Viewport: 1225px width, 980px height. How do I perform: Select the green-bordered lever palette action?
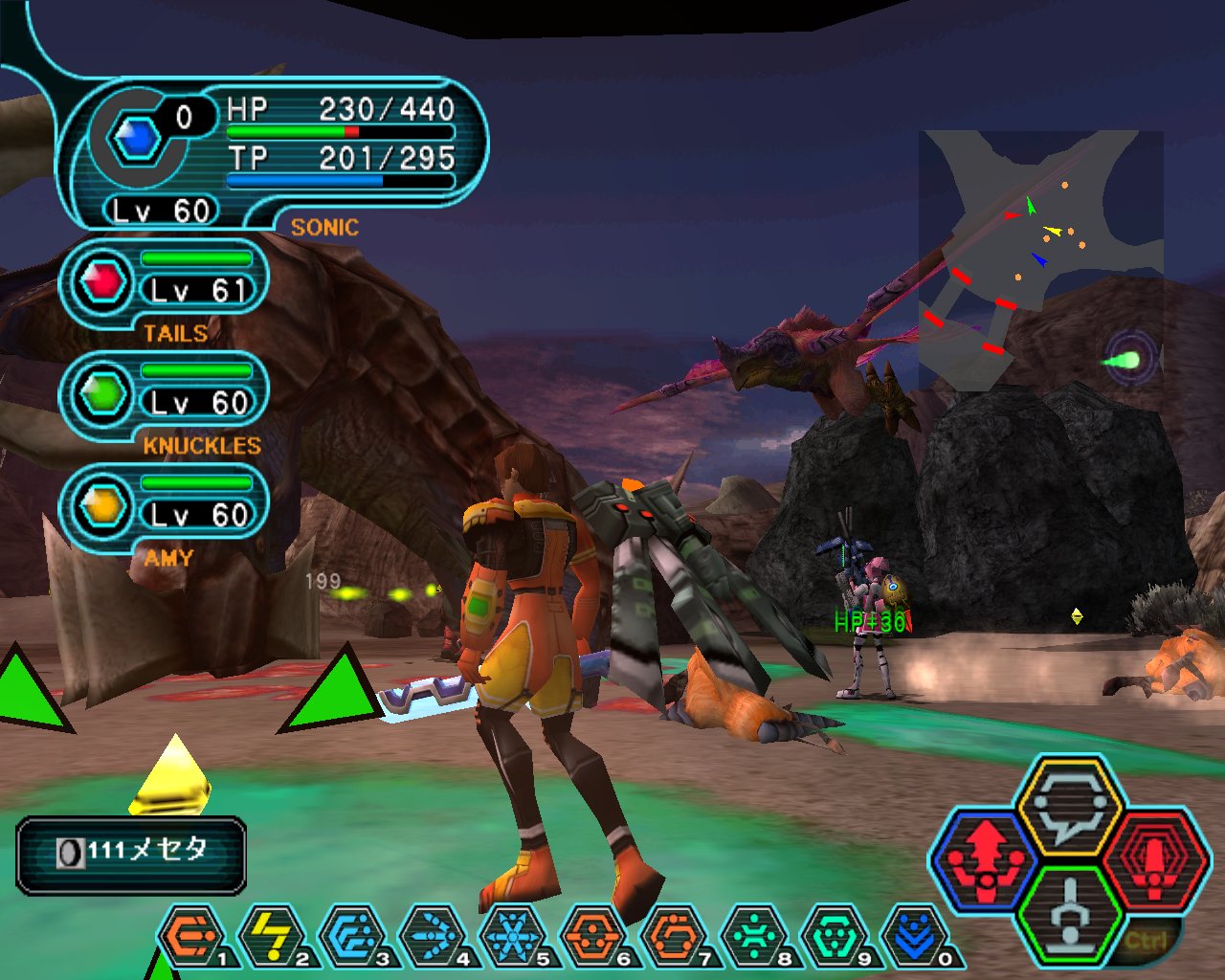pos(1070,914)
